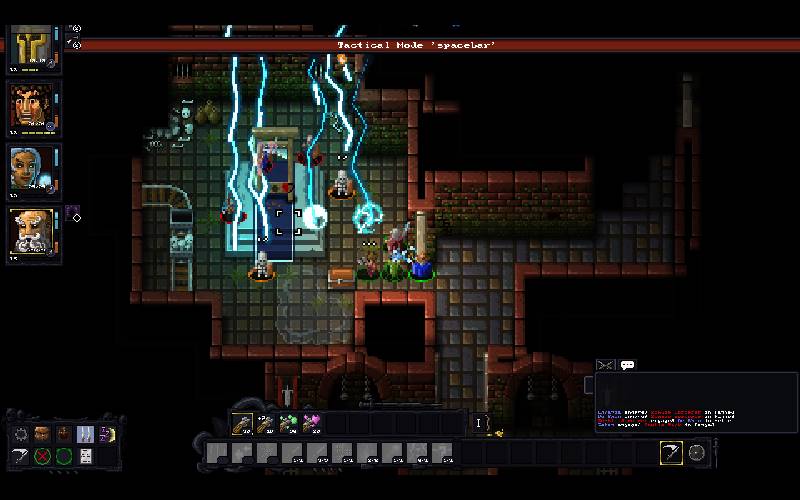800x500 pixels.
Task: Select the first crossbow hotbar slot
Action: tap(242, 423)
